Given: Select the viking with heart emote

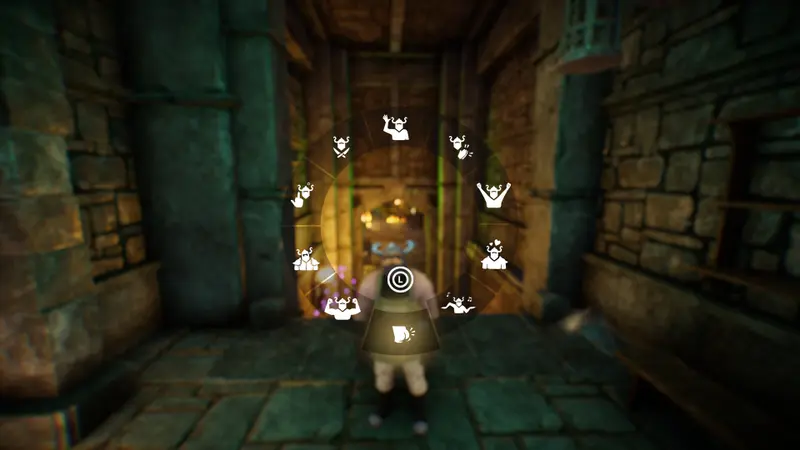Looking at the screenshot, I should click(492, 256).
